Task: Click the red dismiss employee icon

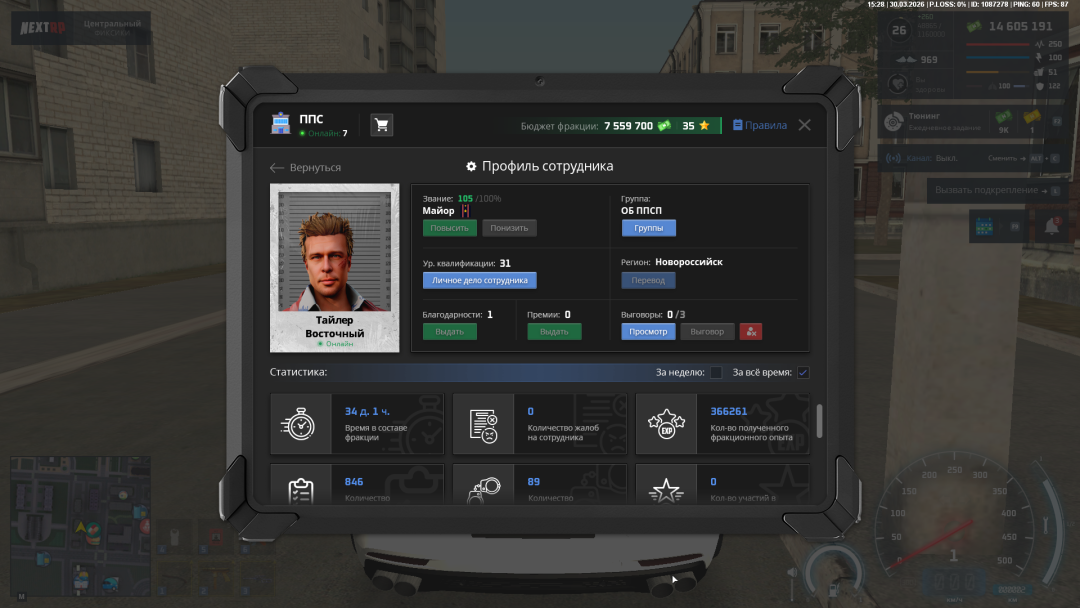Action: tap(751, 331)
